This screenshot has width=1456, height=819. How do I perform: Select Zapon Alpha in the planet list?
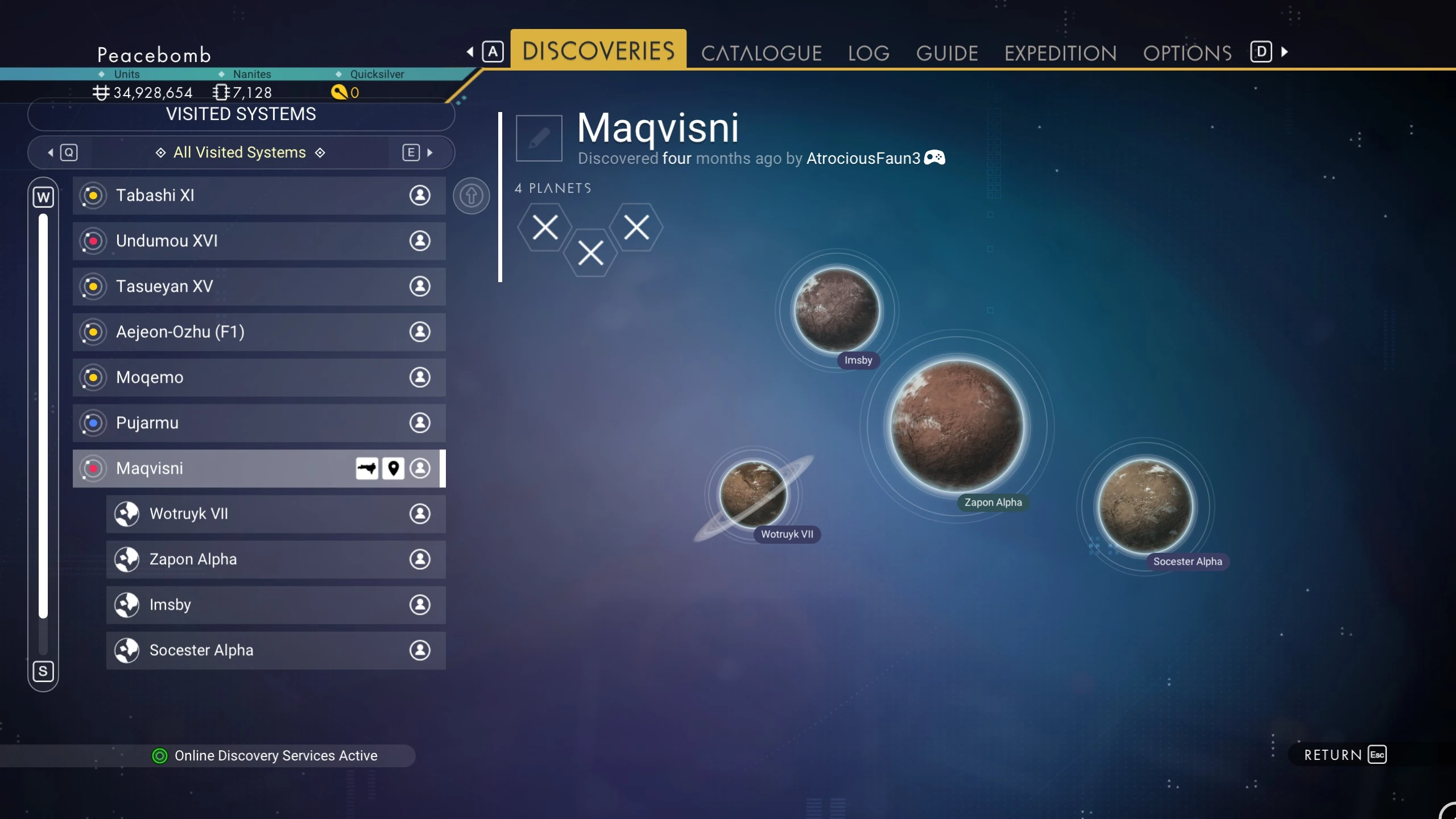pos(276,559)
